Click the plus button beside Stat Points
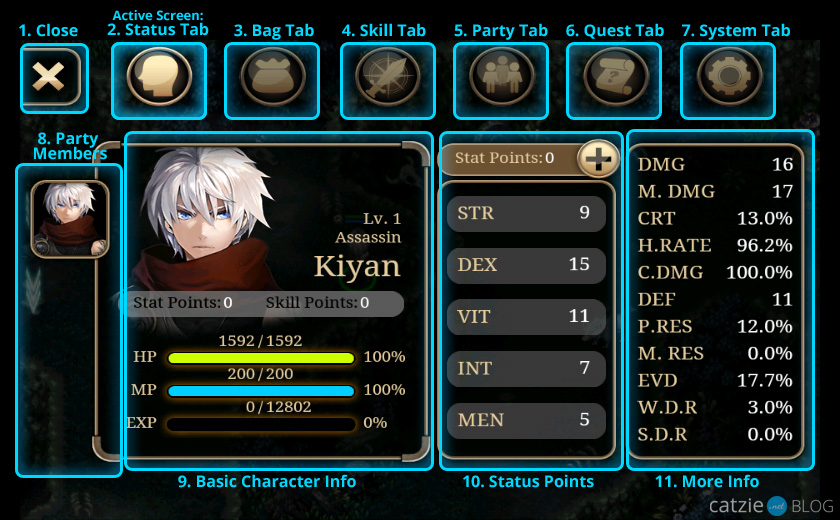This screenshot has height=520, width=840. 599,158
